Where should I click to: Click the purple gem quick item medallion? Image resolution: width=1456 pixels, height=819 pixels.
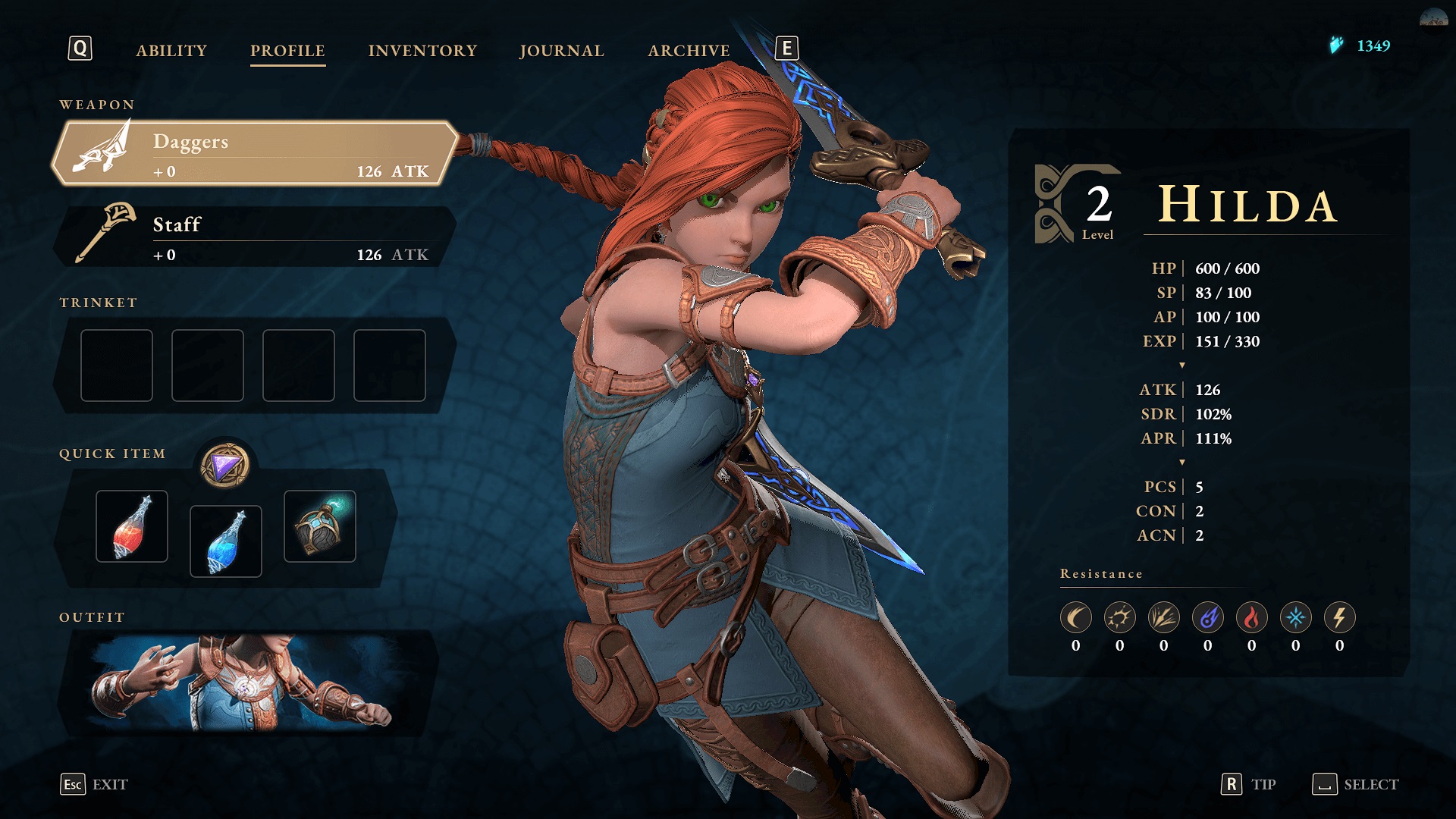(225, 466)
